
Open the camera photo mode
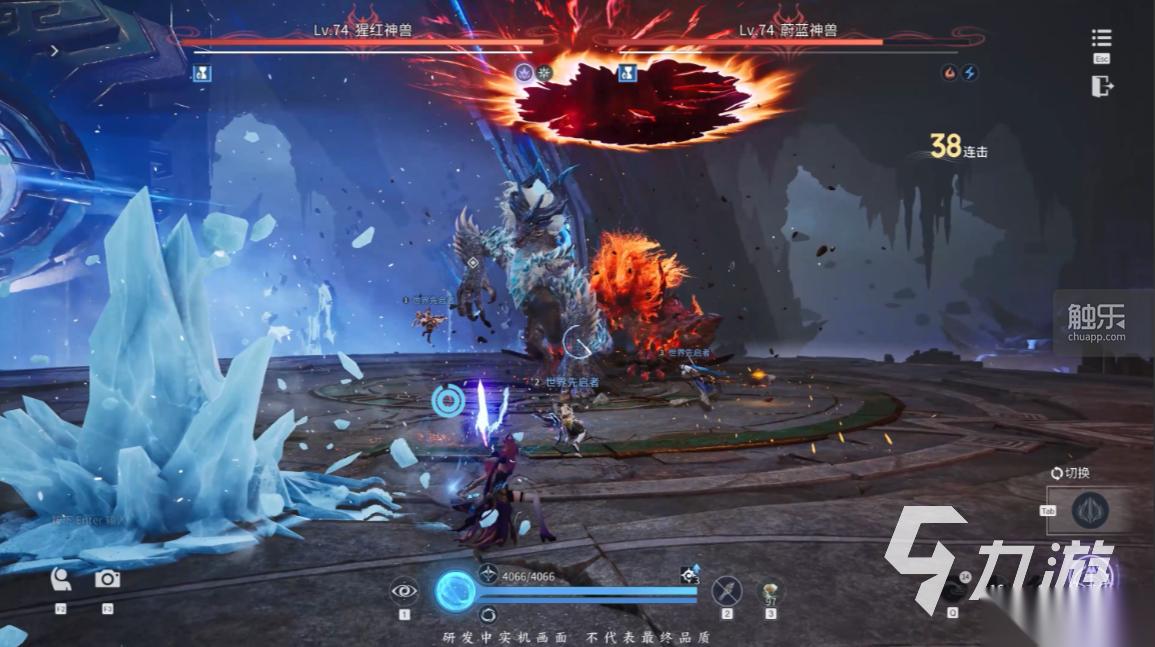coord(107,579)
